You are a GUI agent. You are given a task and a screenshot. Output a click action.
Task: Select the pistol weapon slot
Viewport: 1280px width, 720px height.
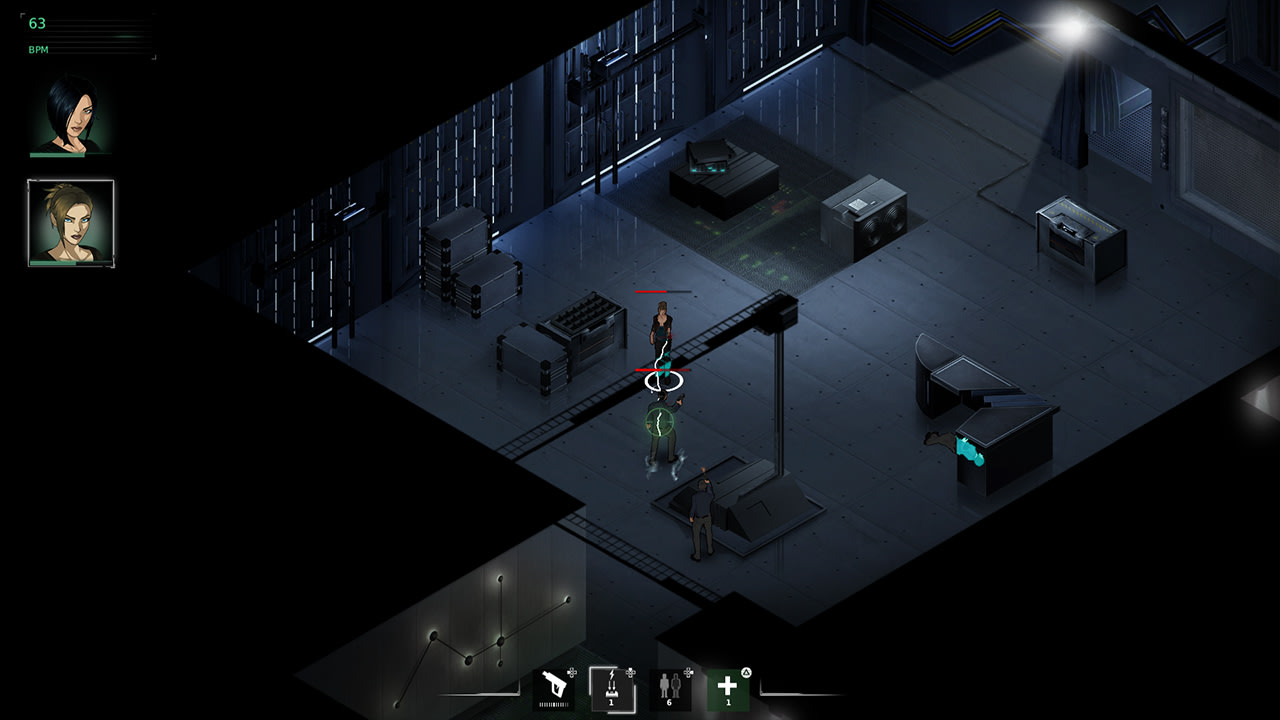tap(553, 688)
